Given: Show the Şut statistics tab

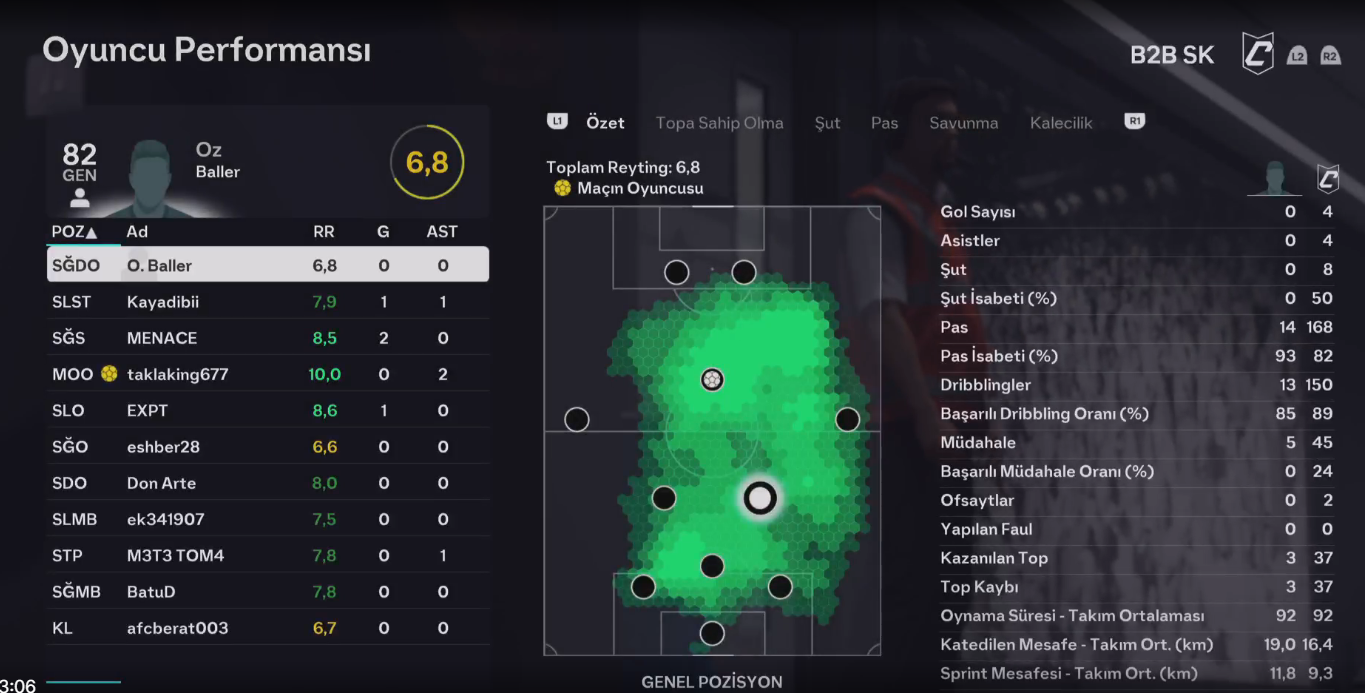Looking at the screenshot, I should tap(827, 123).
